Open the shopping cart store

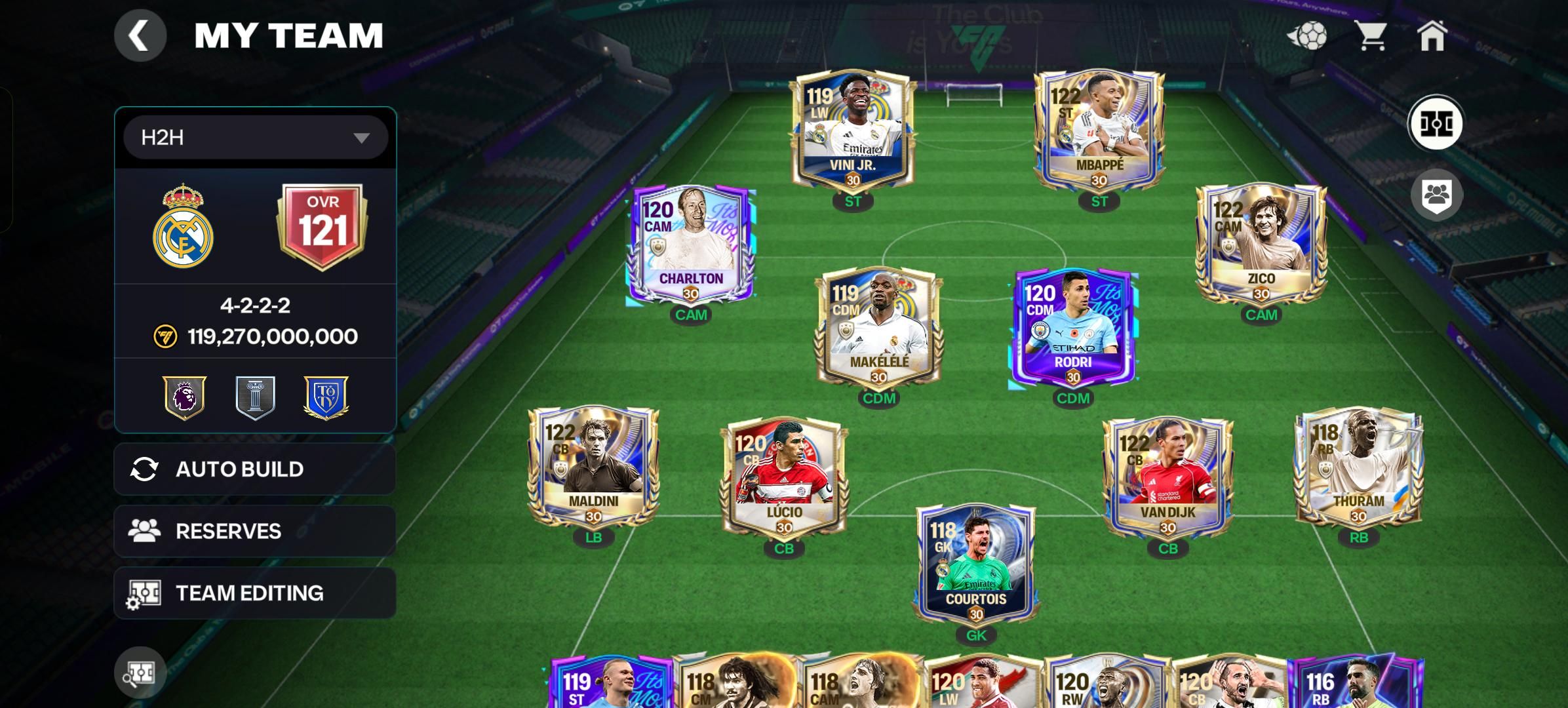(1370, 35)
